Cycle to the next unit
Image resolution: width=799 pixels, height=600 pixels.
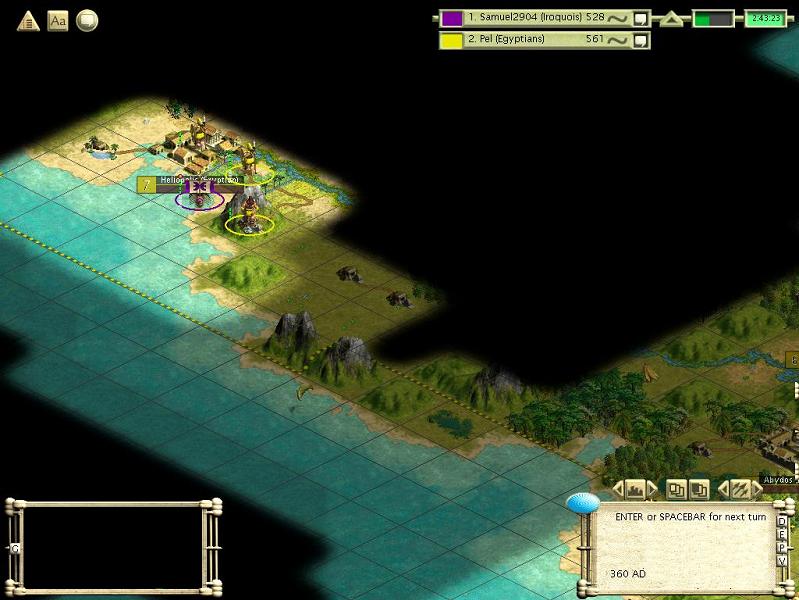[x=757, y=489]
